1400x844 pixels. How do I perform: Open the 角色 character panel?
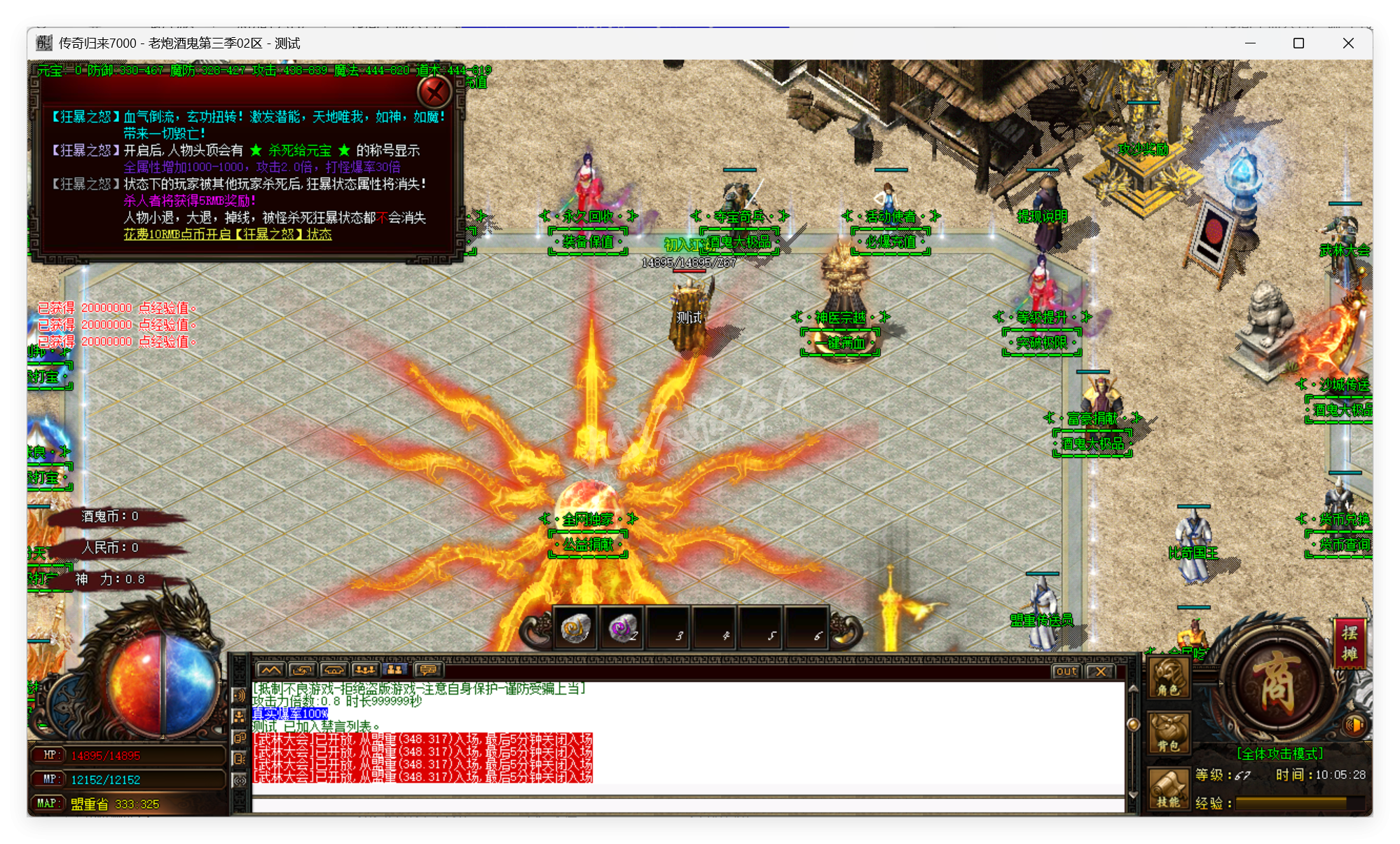coord(1168,679)
